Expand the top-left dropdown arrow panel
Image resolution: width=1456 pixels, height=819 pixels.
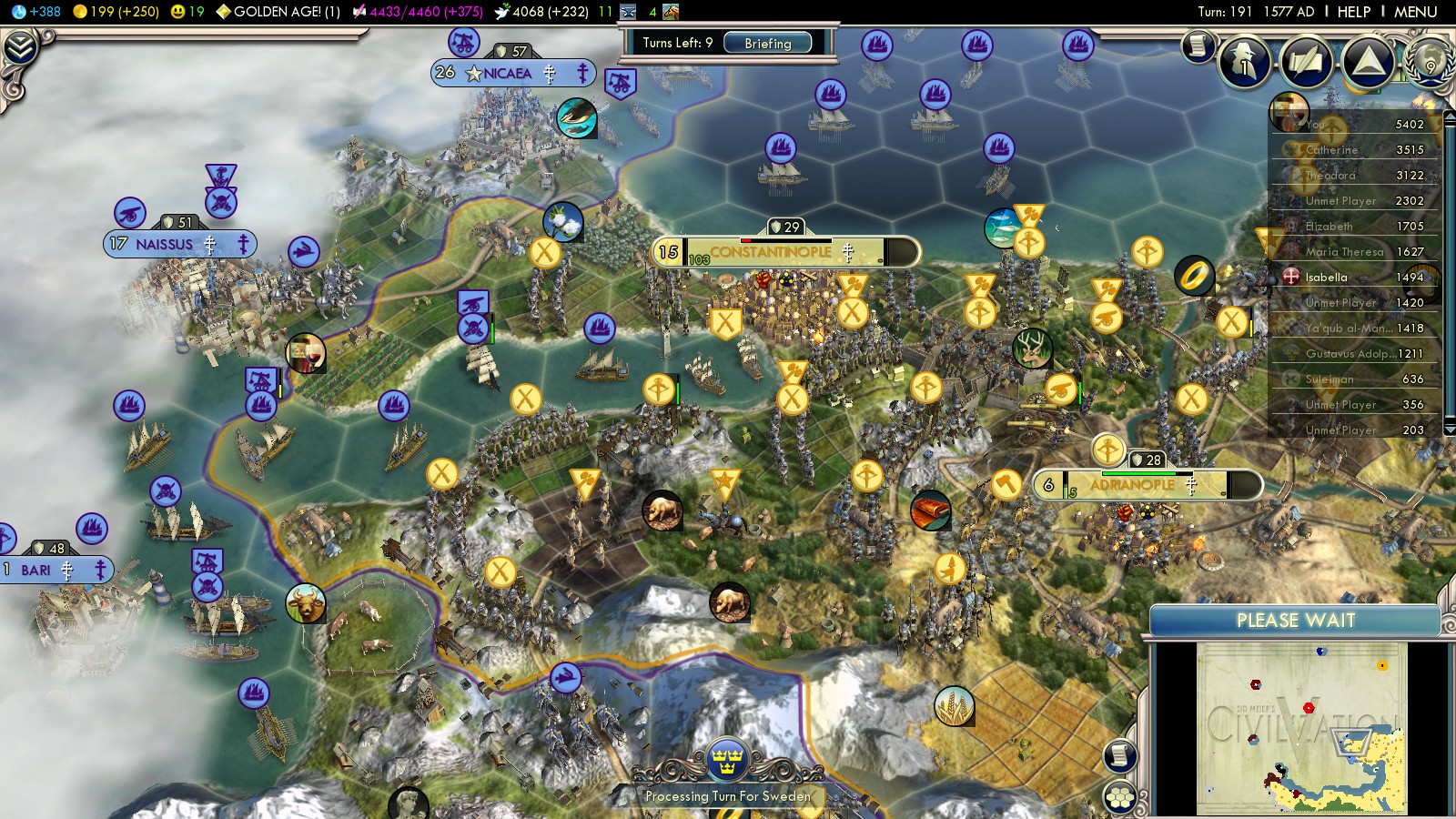tap(19, 46)
